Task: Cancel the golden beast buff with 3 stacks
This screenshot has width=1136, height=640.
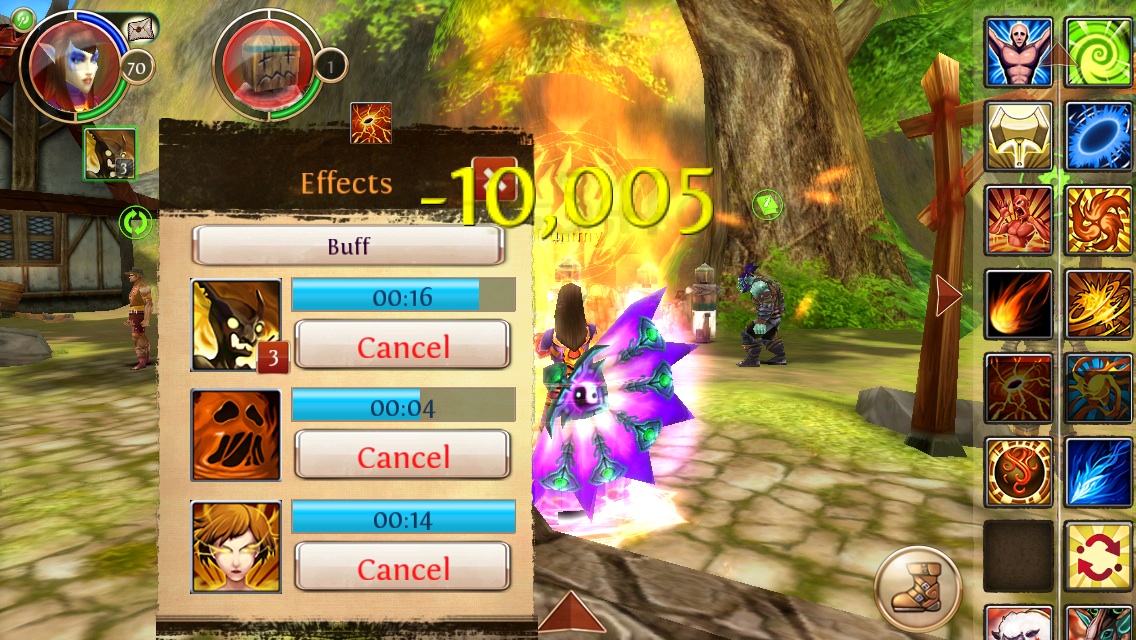Action: click(x=402, y=347)
